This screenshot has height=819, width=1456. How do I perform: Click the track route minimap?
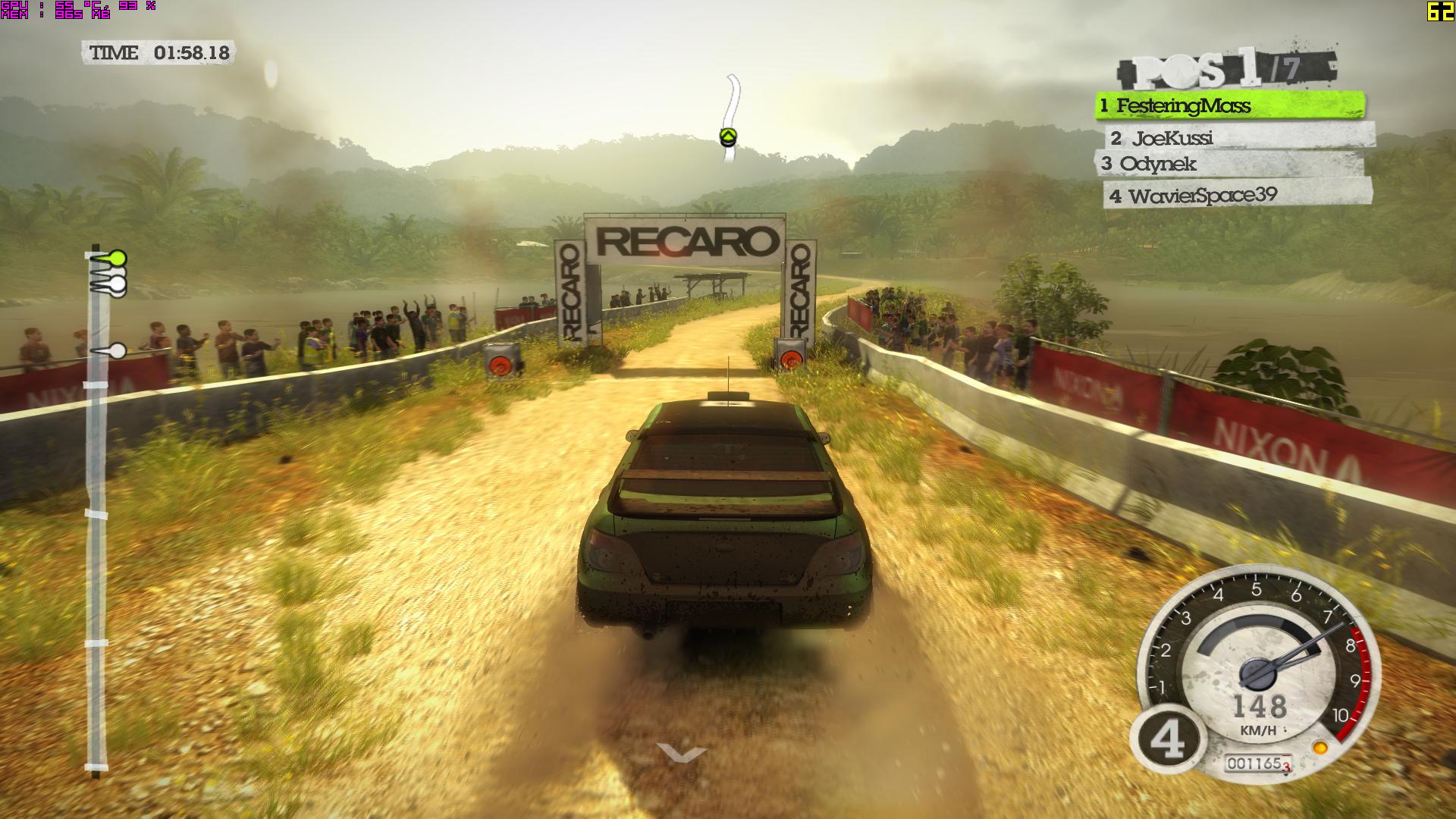[x=730, y=119]
